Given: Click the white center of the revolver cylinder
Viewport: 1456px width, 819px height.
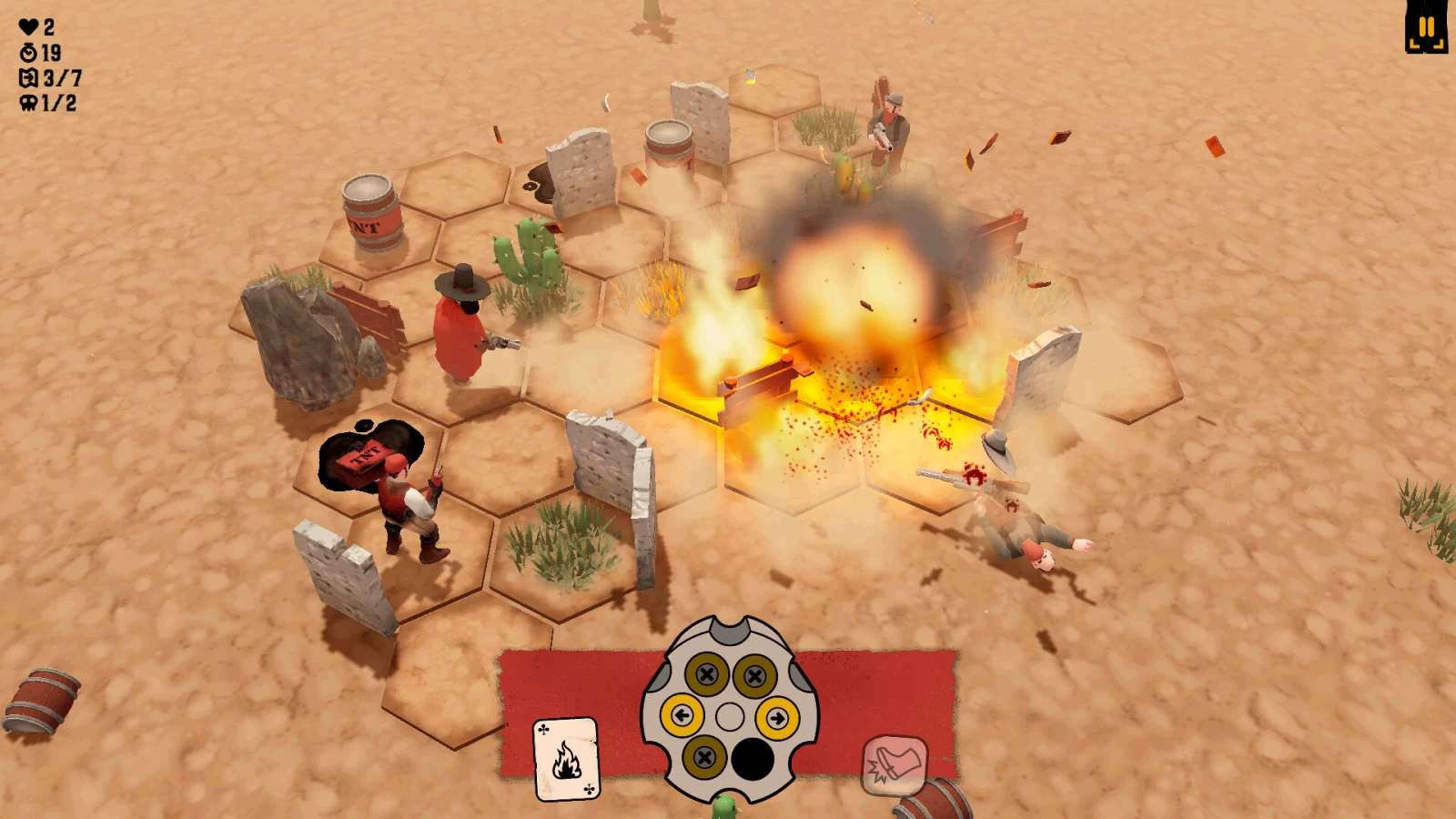Looking at the screenshot, I should click(x=730, y=717).
